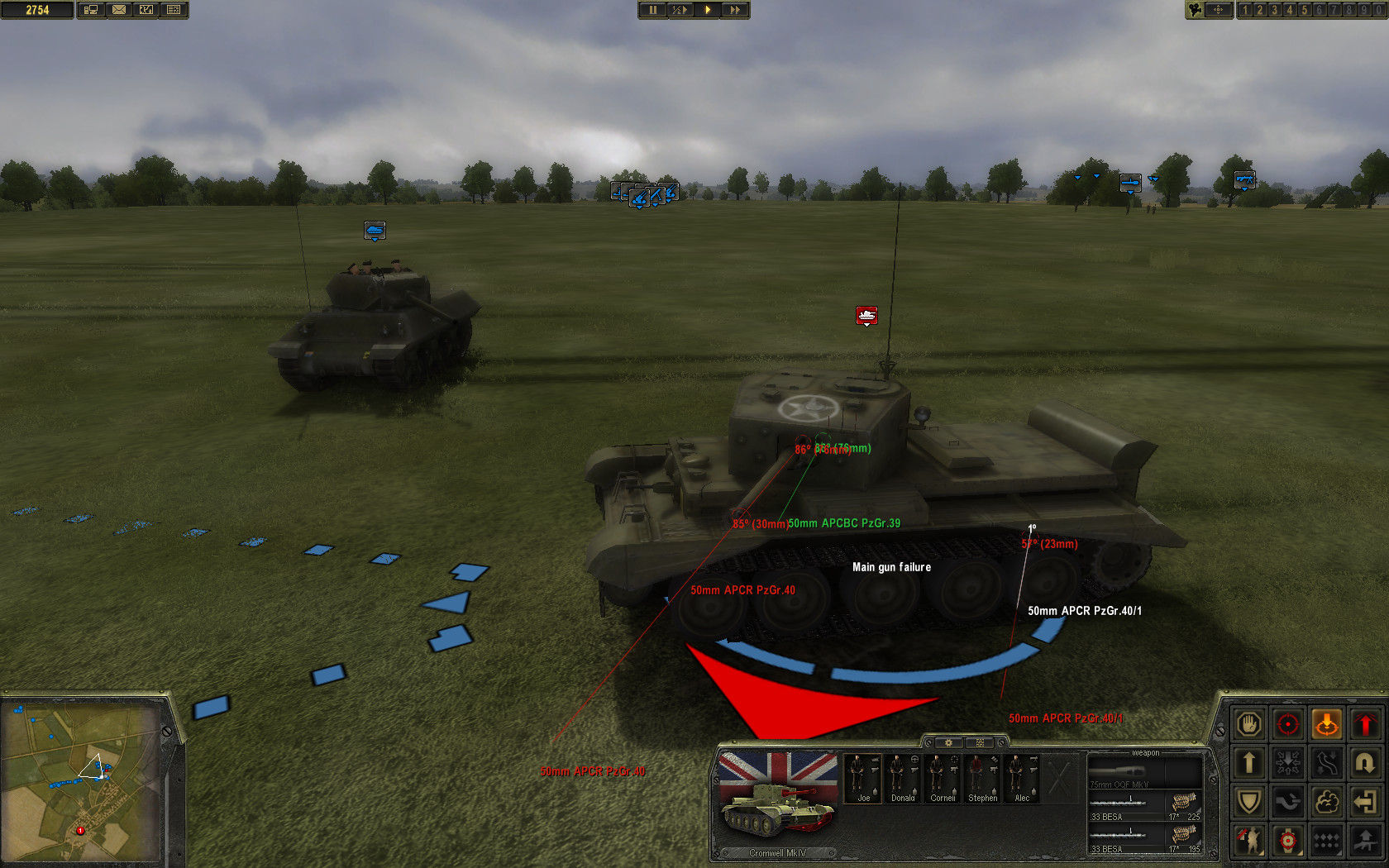Select crew member Stephen's portrait
1389x868 pixels.
point(982,777)
